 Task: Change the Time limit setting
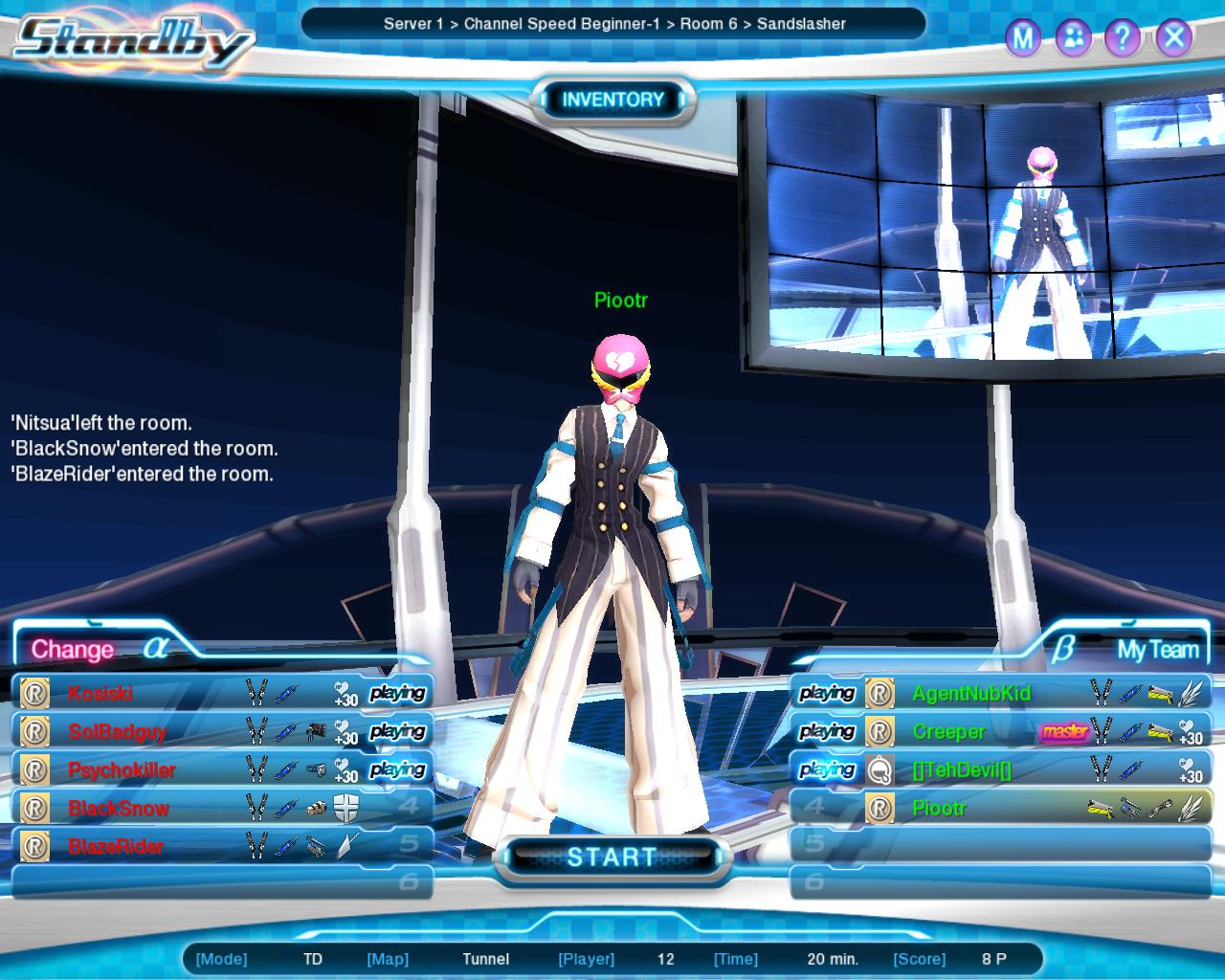click(832, 958)
